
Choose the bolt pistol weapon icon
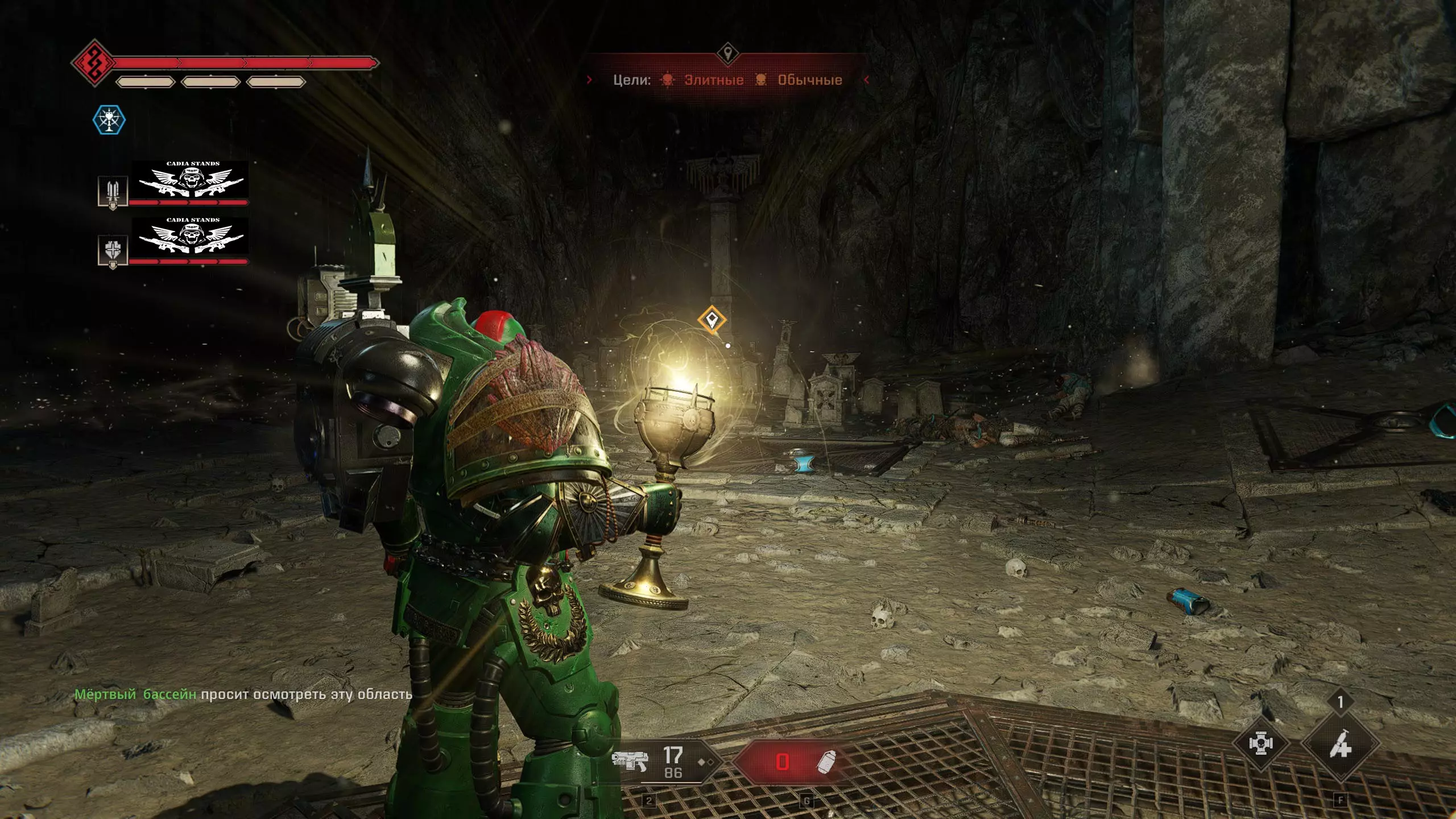pyautogui.click(x=630, y=760)
